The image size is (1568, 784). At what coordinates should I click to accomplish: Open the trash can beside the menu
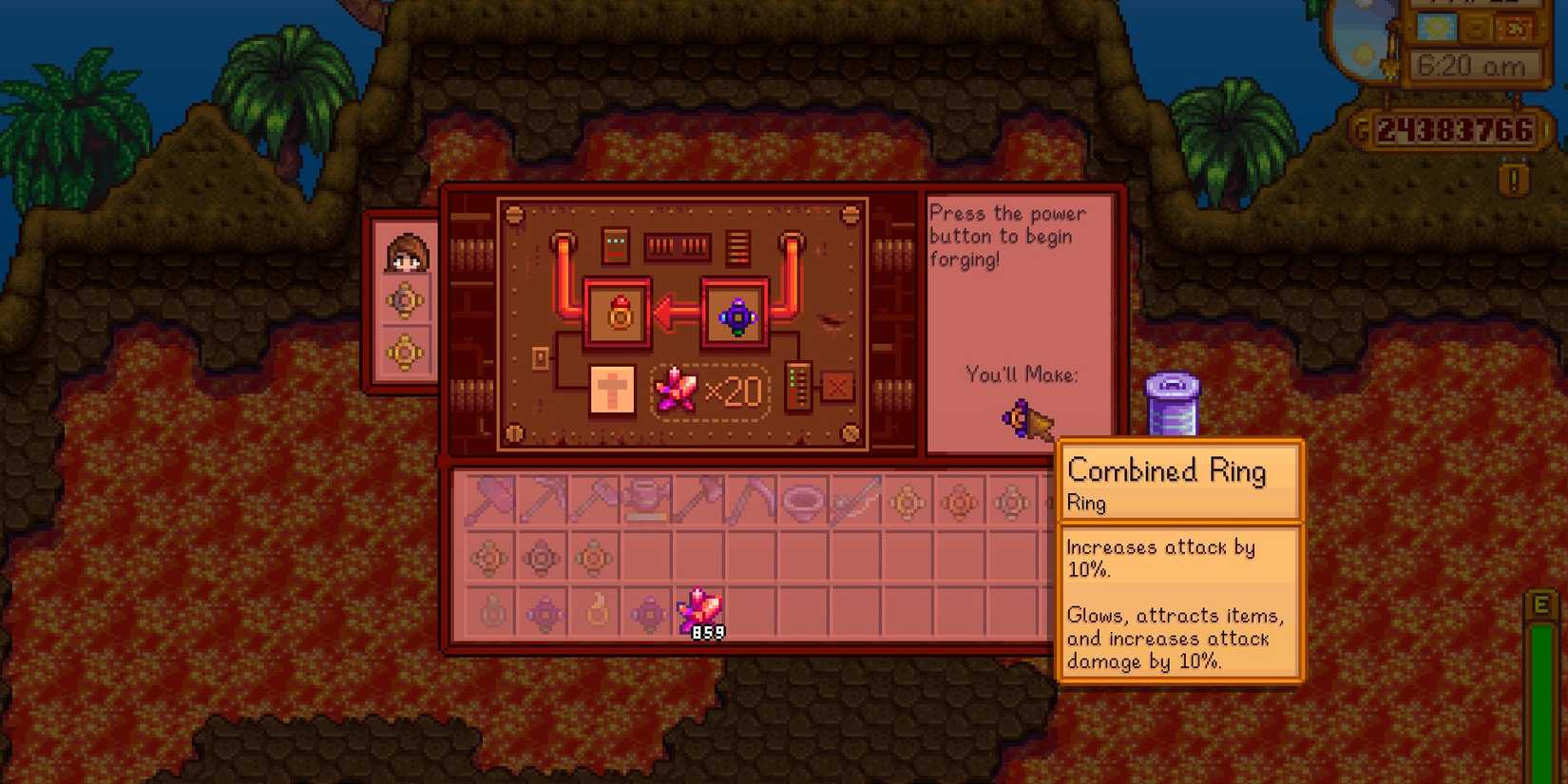coord(1174,404)
